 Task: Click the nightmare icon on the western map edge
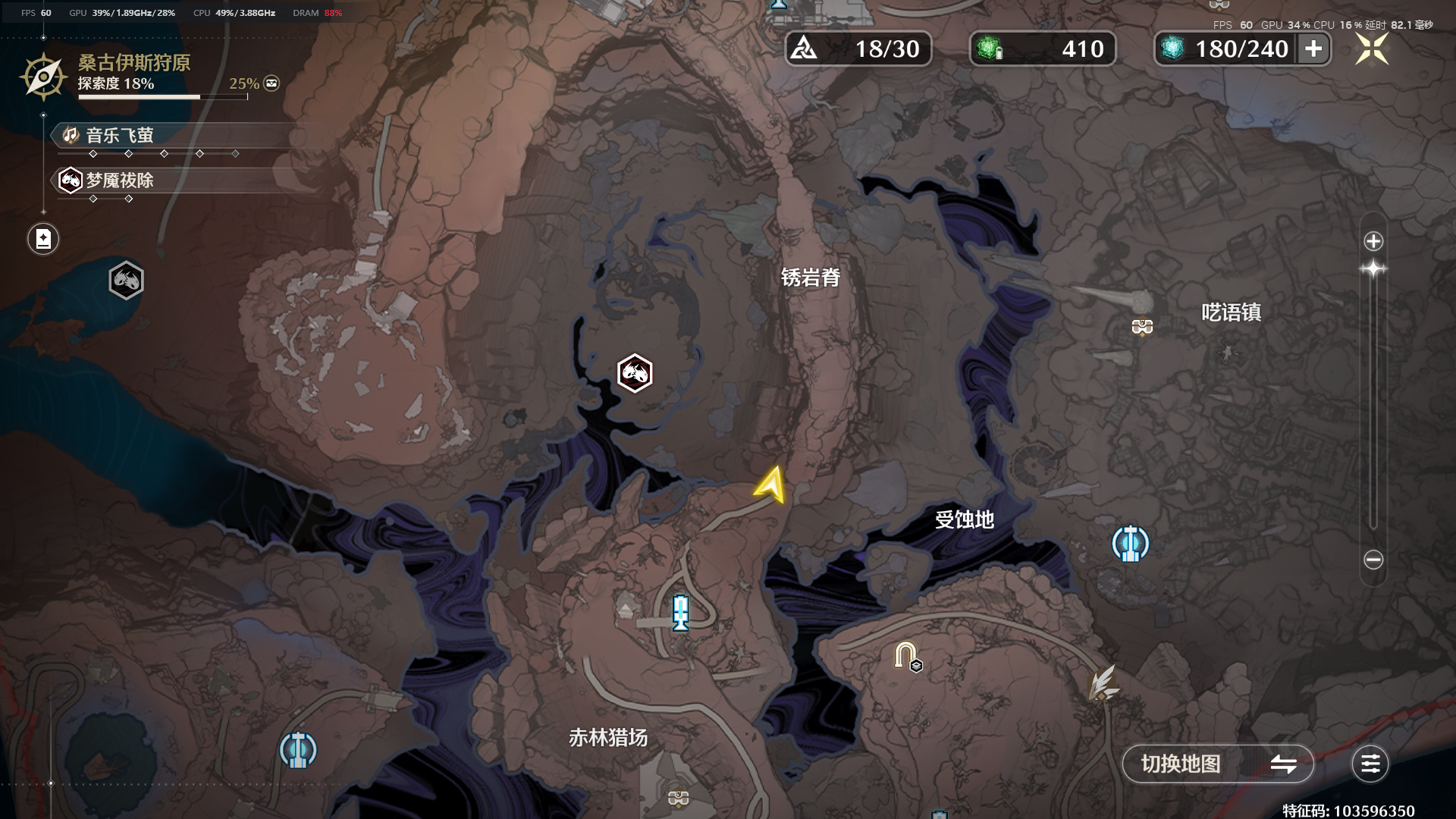point(126,280)
